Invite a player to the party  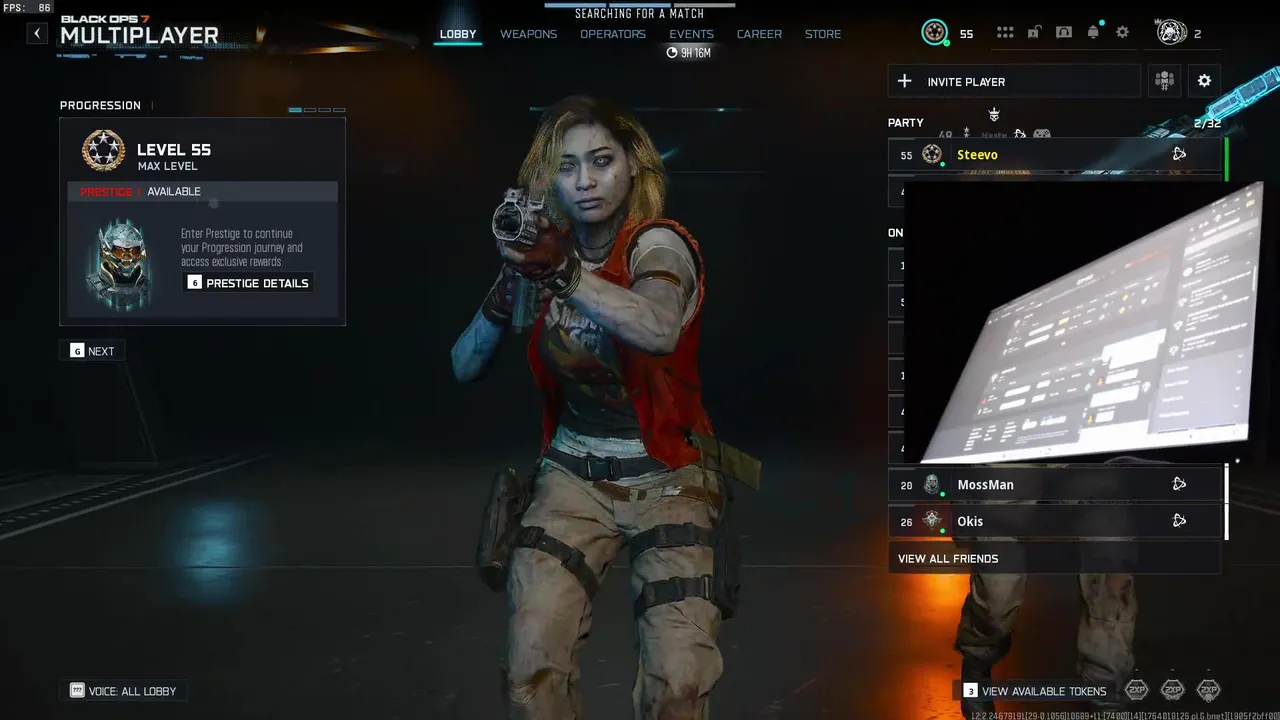pos(1013,82)
